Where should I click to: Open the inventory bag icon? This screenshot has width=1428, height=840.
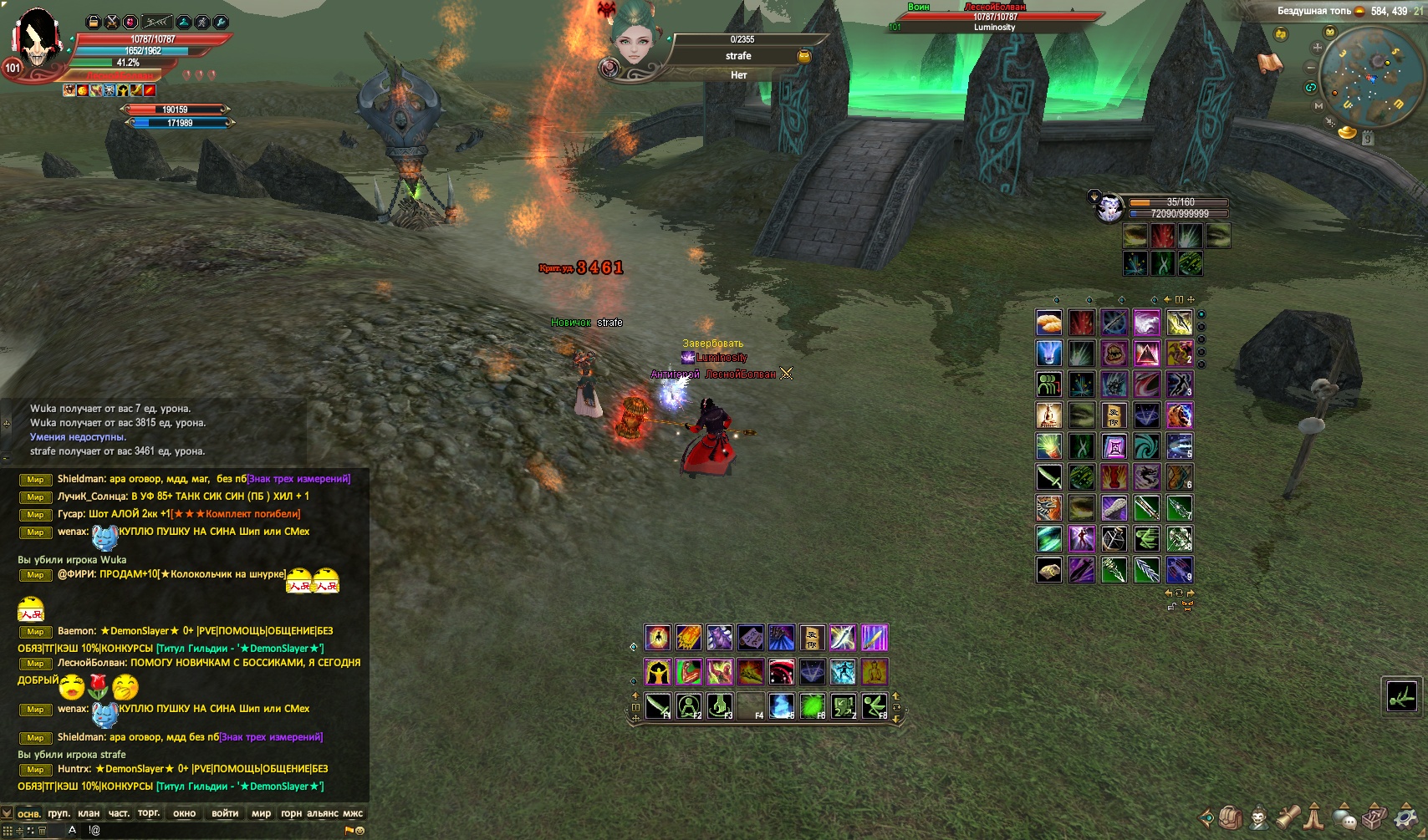point(1229,817)
